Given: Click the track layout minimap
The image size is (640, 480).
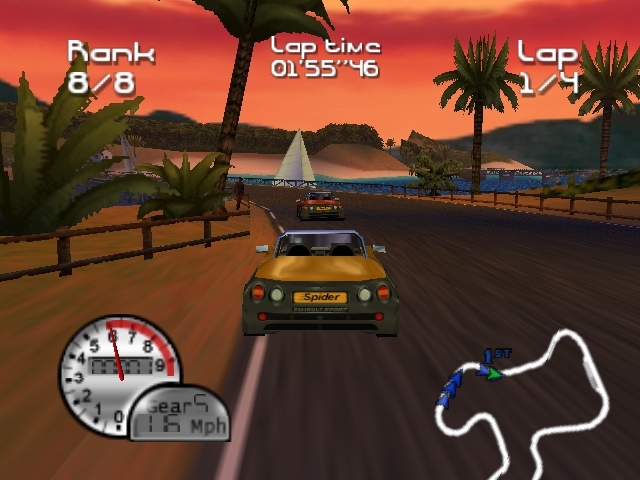Looking at the screenshot, I should click(x=522, y=393).
